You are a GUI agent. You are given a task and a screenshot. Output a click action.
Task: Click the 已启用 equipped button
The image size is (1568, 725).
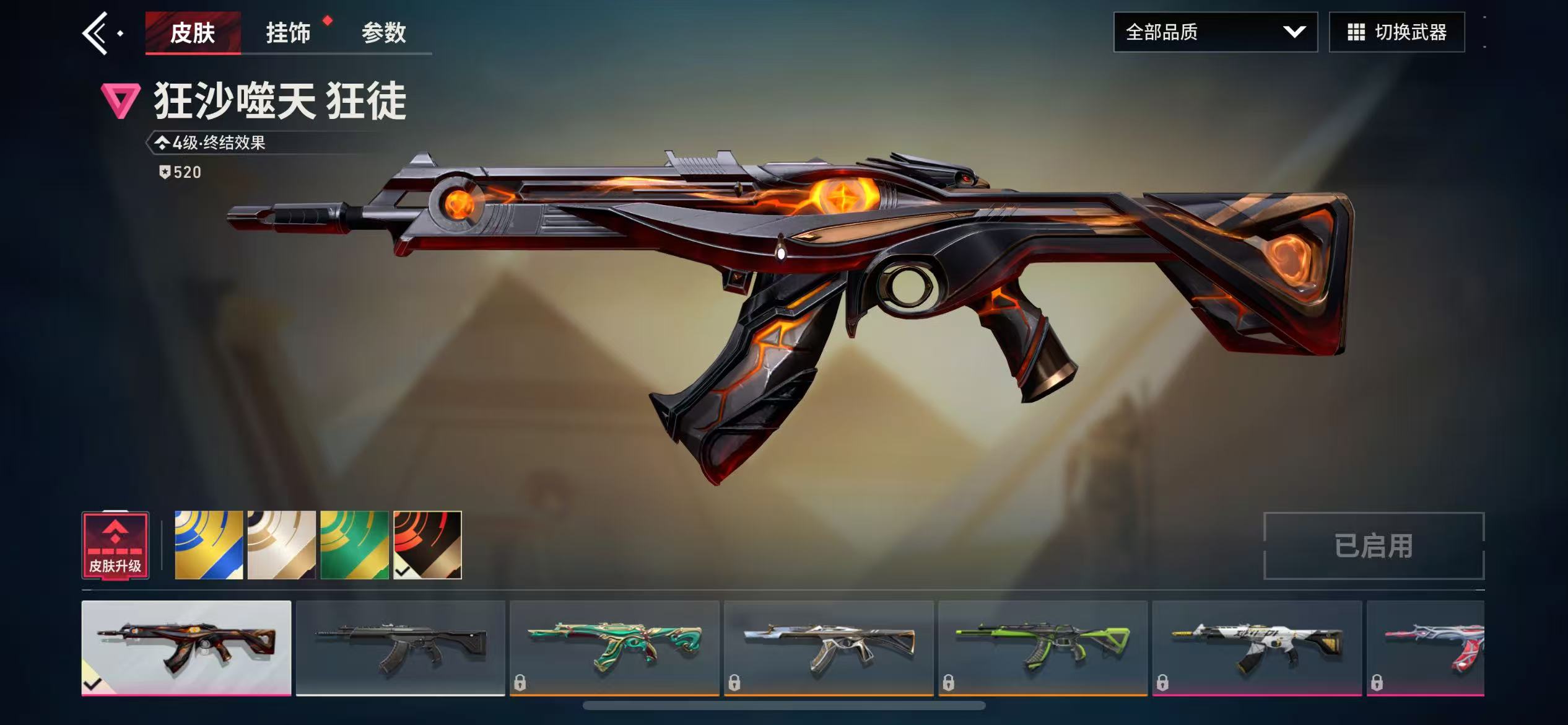pyautogui.click(x=1374, y=546)
